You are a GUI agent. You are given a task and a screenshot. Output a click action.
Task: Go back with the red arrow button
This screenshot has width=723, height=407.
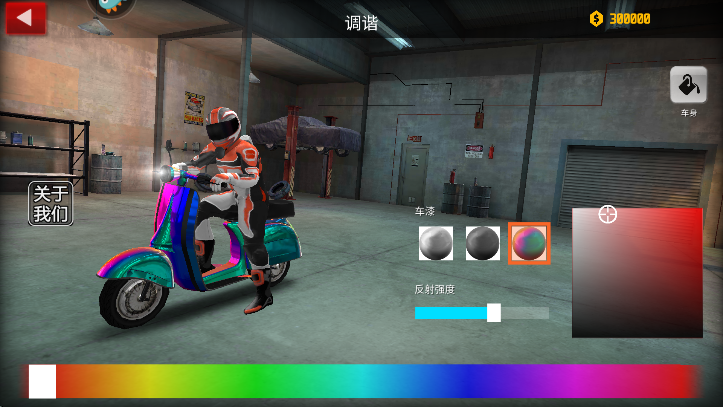[26, 18]
